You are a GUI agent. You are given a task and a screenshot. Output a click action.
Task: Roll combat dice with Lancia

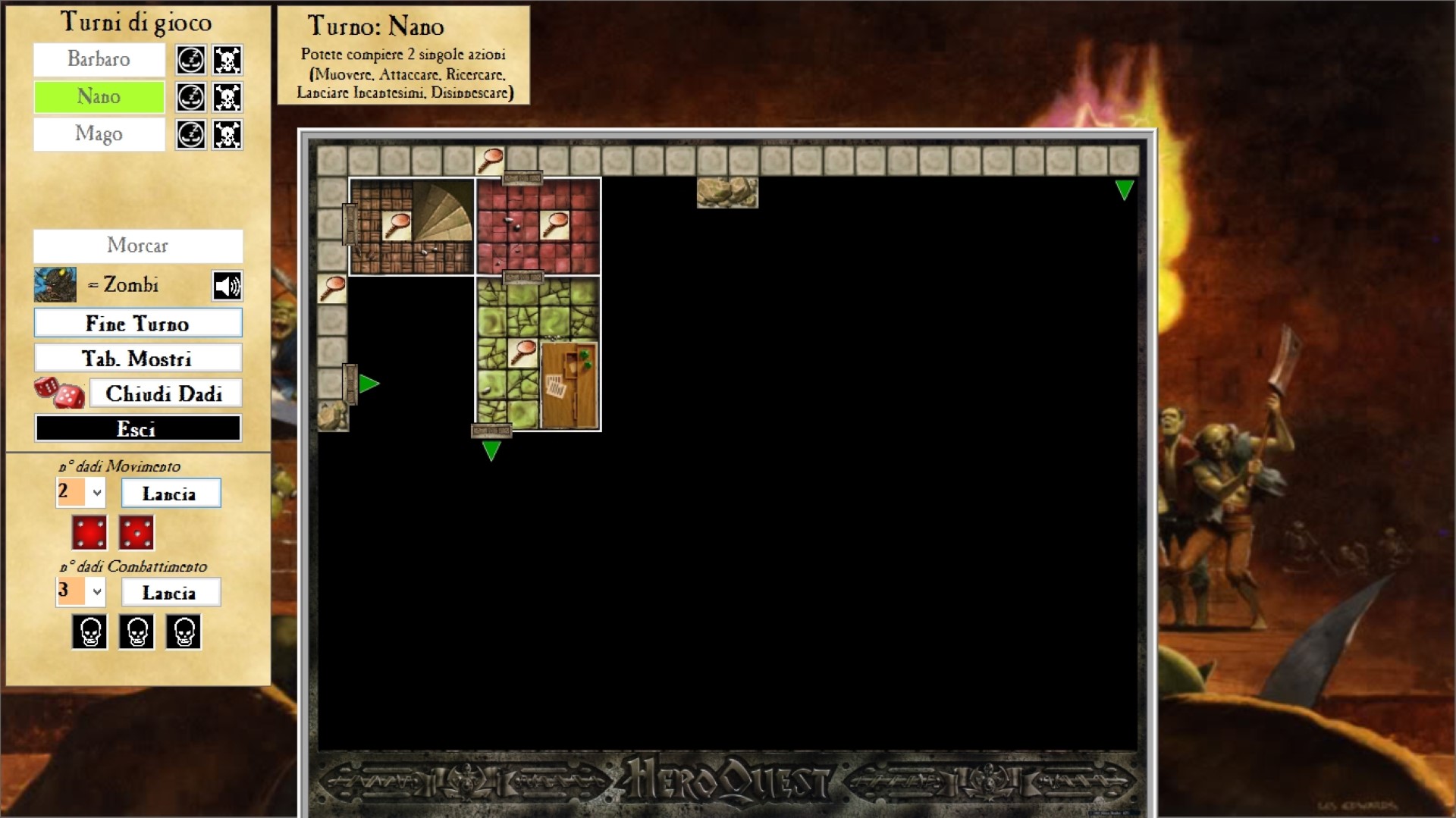(170, 592)
